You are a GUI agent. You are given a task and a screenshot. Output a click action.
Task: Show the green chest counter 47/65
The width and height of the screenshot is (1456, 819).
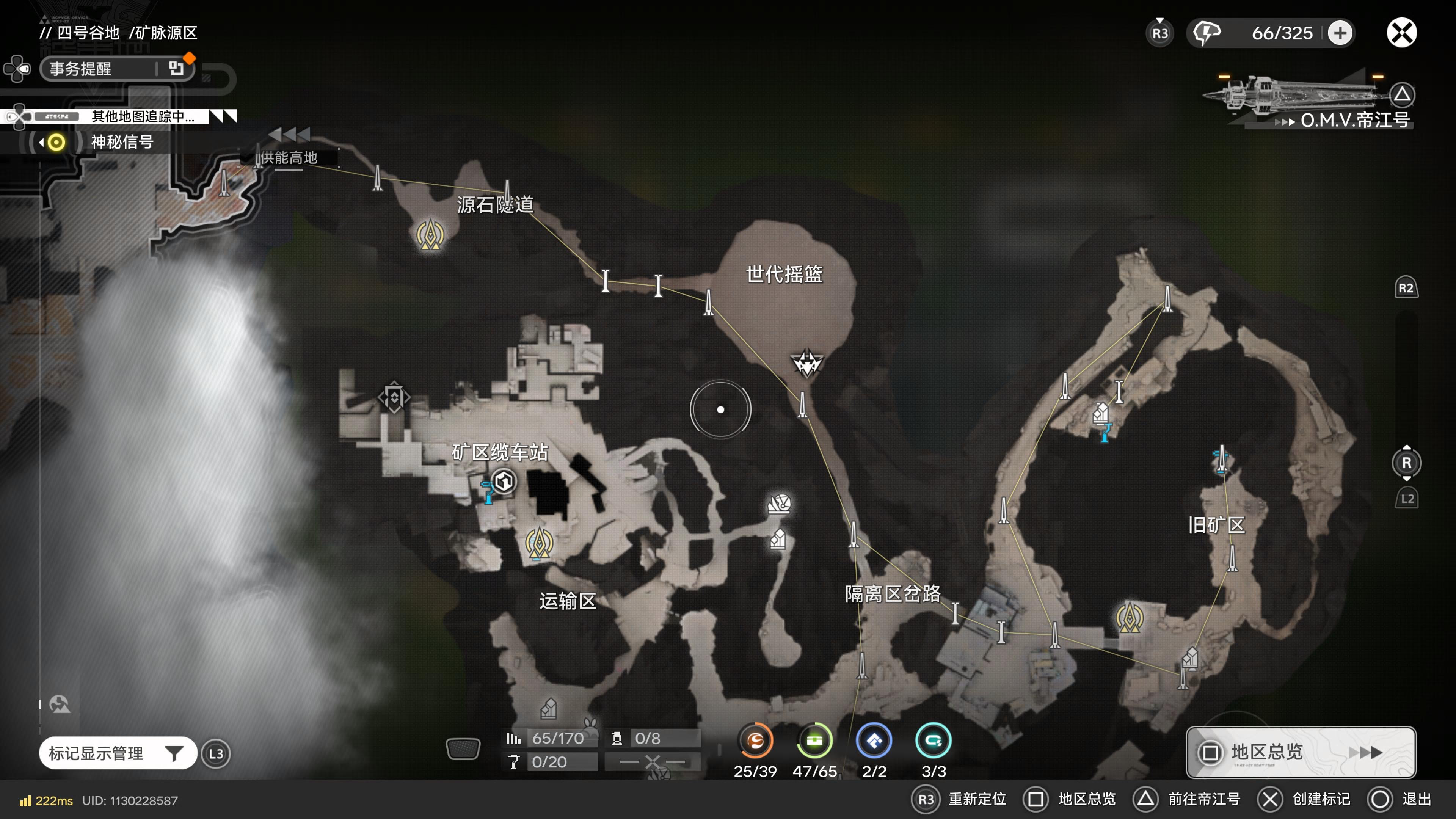814,741
